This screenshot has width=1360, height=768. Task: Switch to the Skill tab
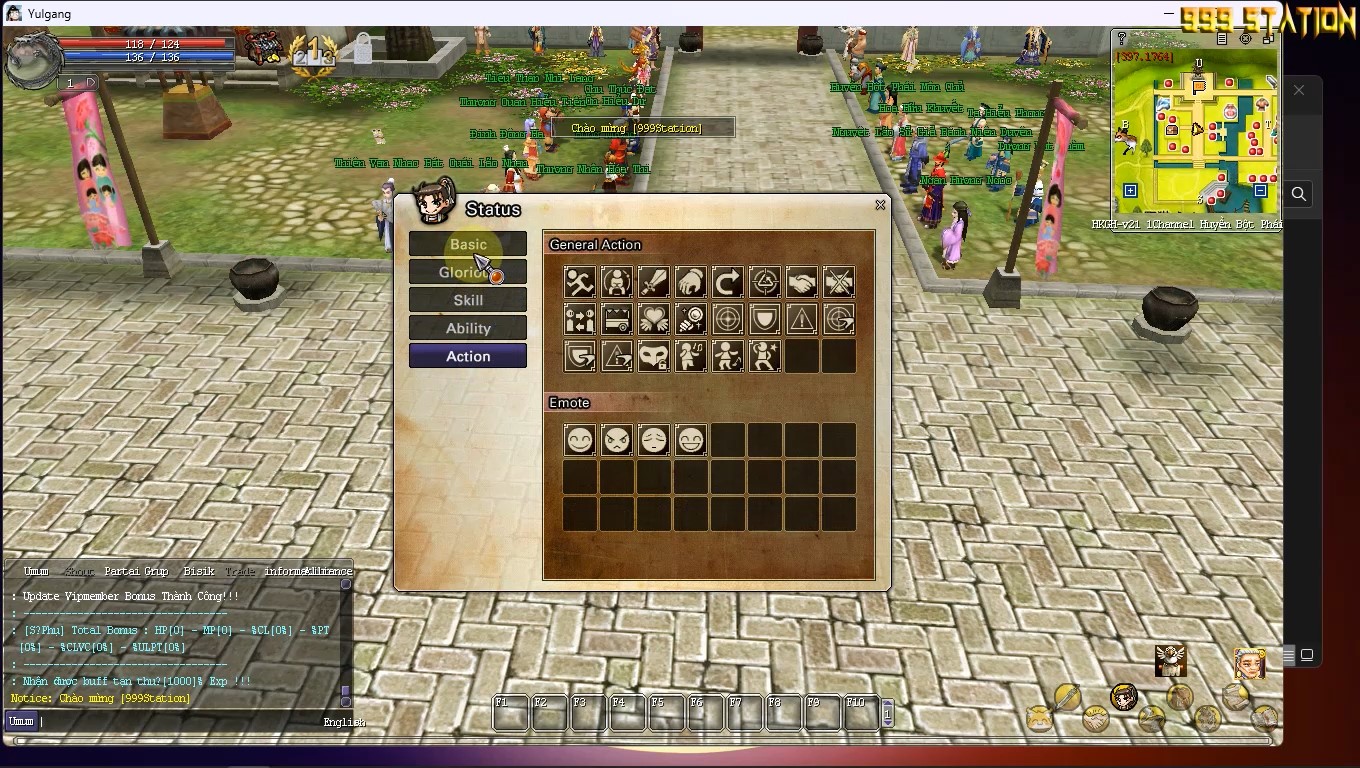(x=467, y=300)
